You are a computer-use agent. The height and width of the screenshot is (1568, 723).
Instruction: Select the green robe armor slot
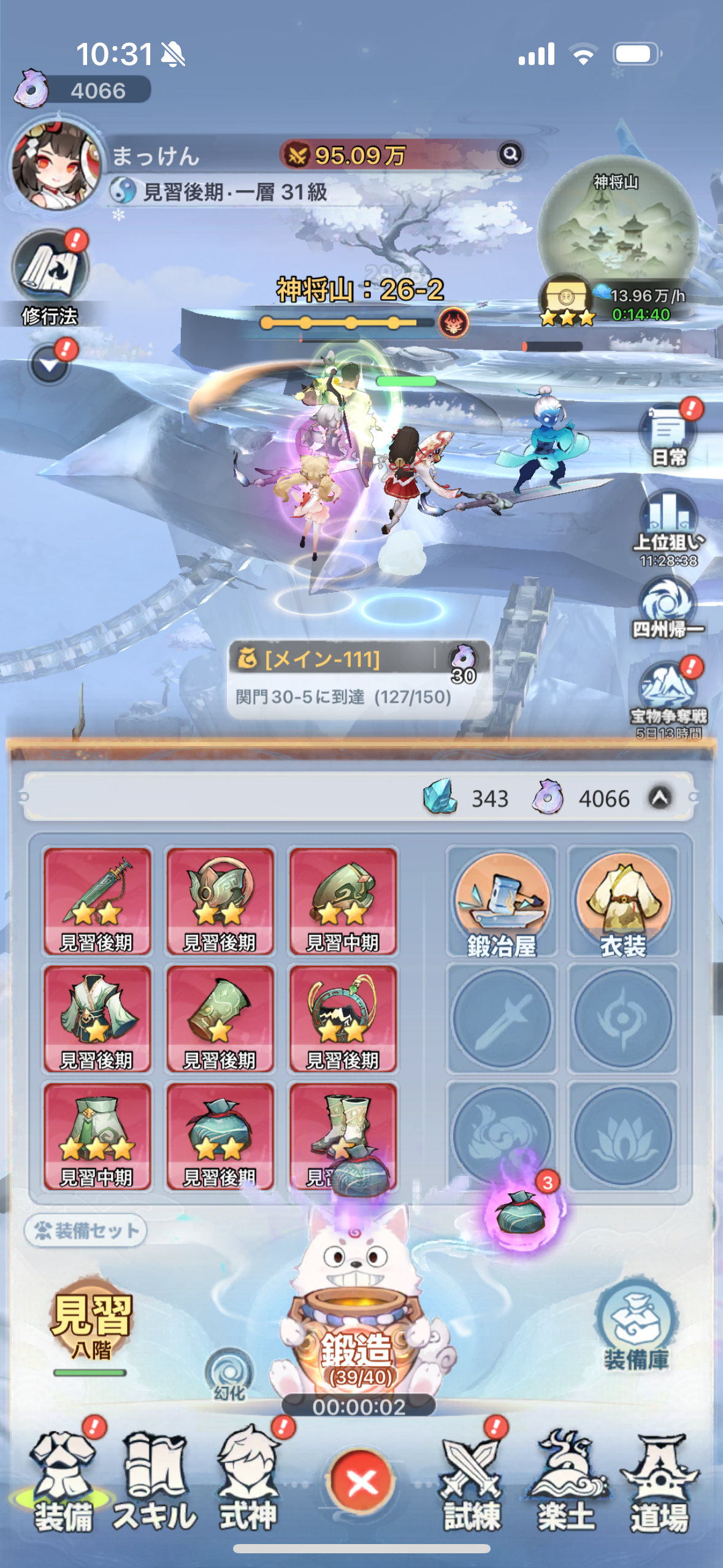pyautogui.click(x=97, y=1018)
